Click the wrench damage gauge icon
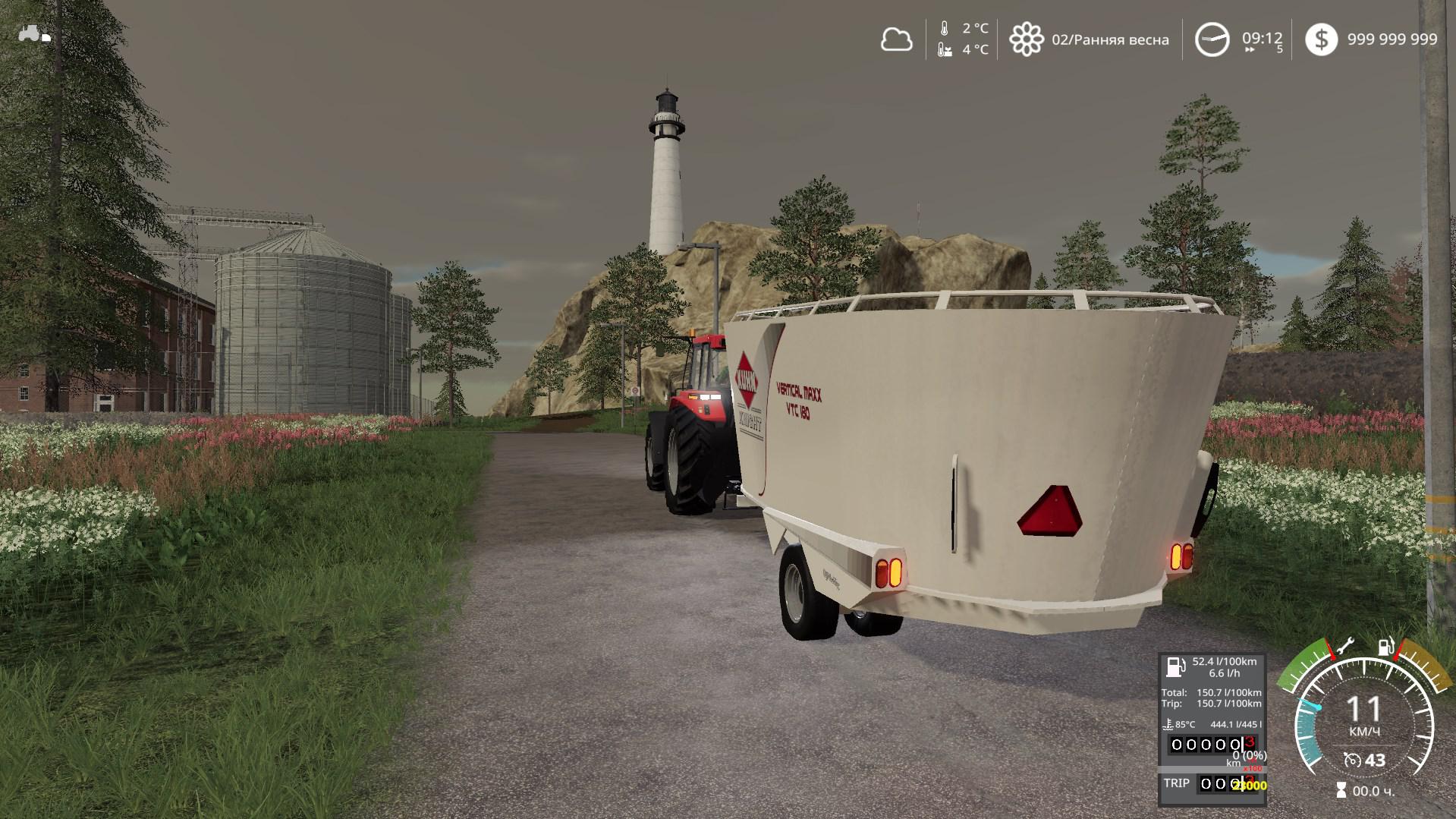 pyautogui.click(x=1344, y=646)
